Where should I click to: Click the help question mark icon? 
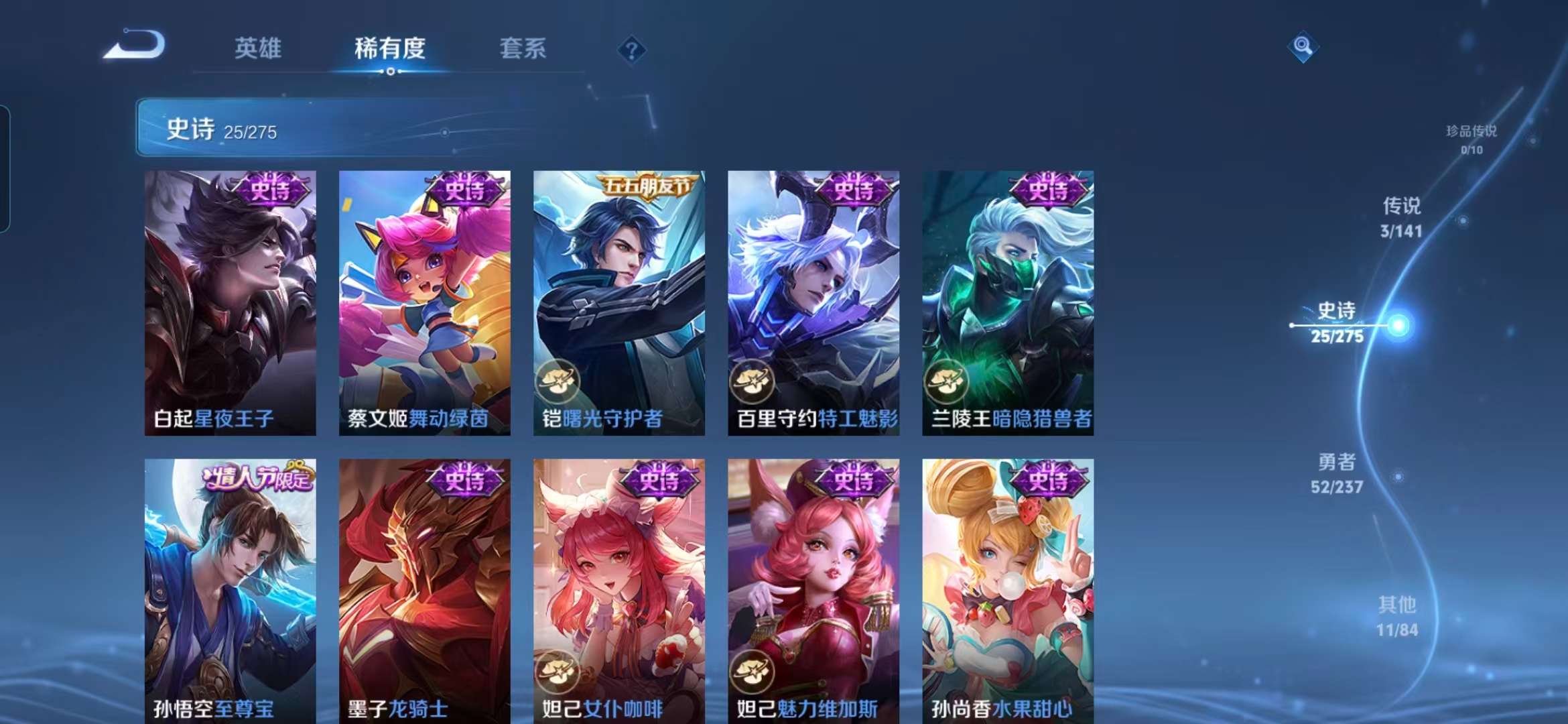click(x=631, y=48)
